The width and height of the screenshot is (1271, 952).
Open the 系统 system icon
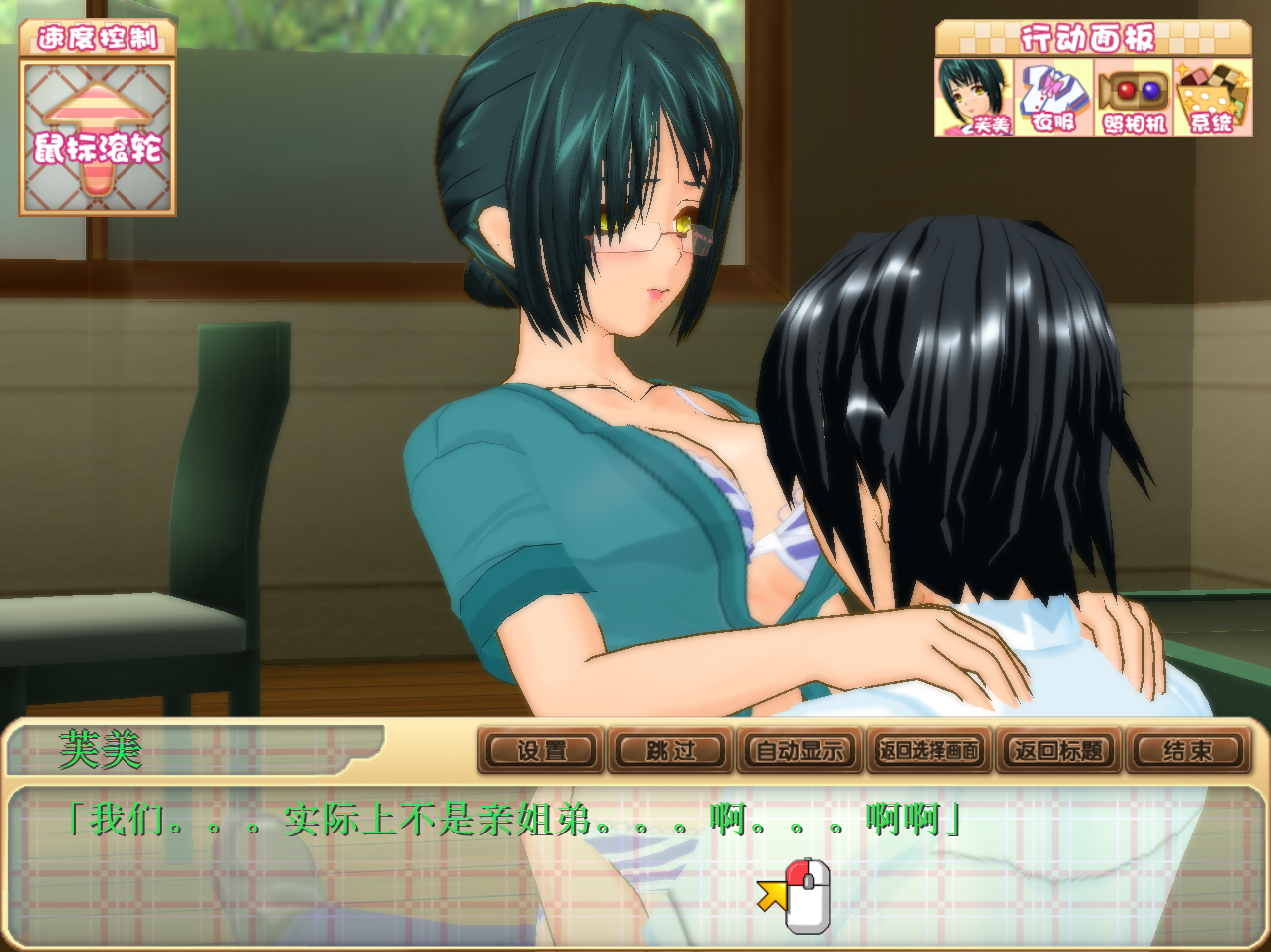pos(1212,98)
